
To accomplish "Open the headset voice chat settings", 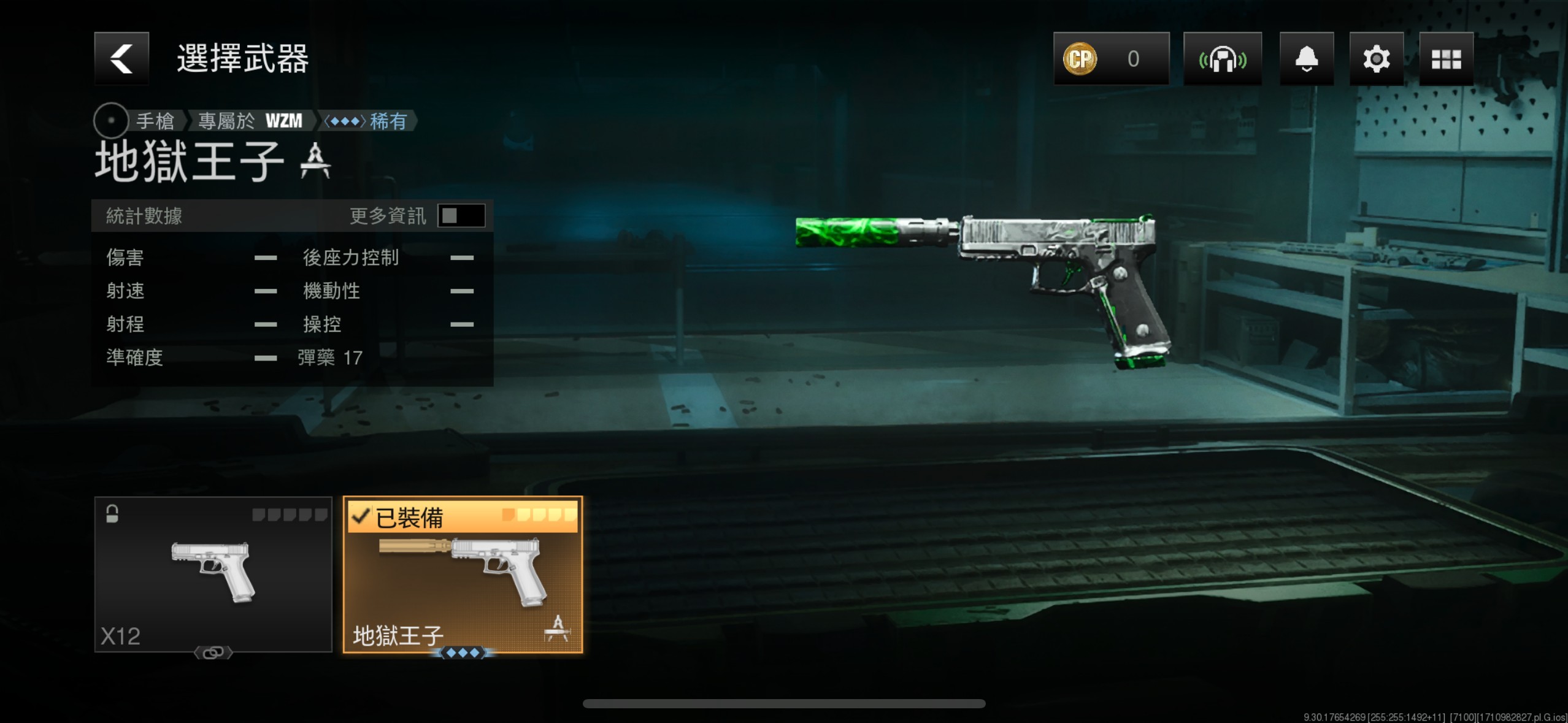I will pos(1222,59).
